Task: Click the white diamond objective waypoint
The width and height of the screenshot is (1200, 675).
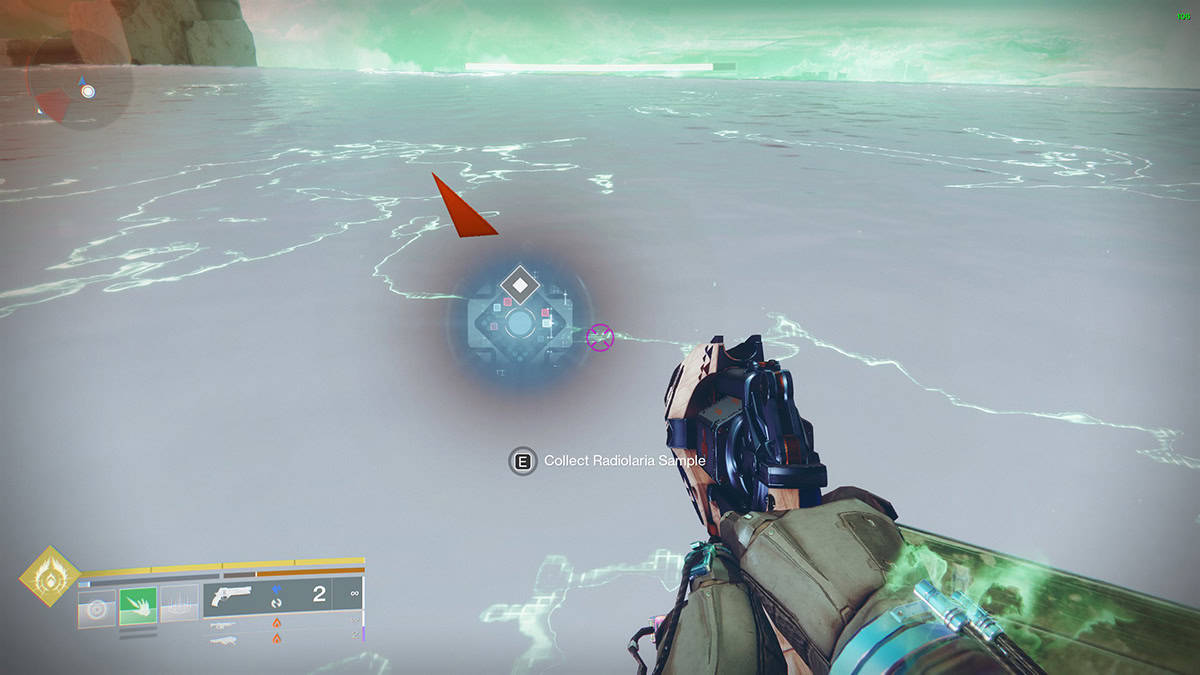Action: (x=520, y=286)
